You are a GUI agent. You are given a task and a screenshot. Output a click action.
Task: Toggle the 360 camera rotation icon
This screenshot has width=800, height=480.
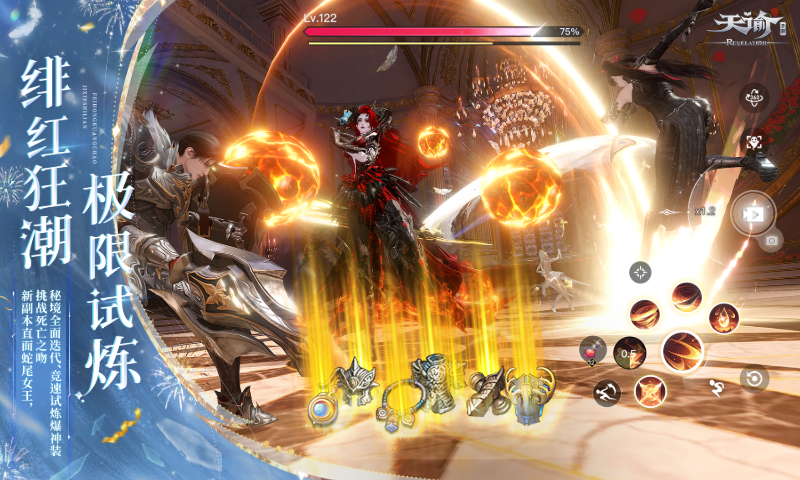(753, 98)
